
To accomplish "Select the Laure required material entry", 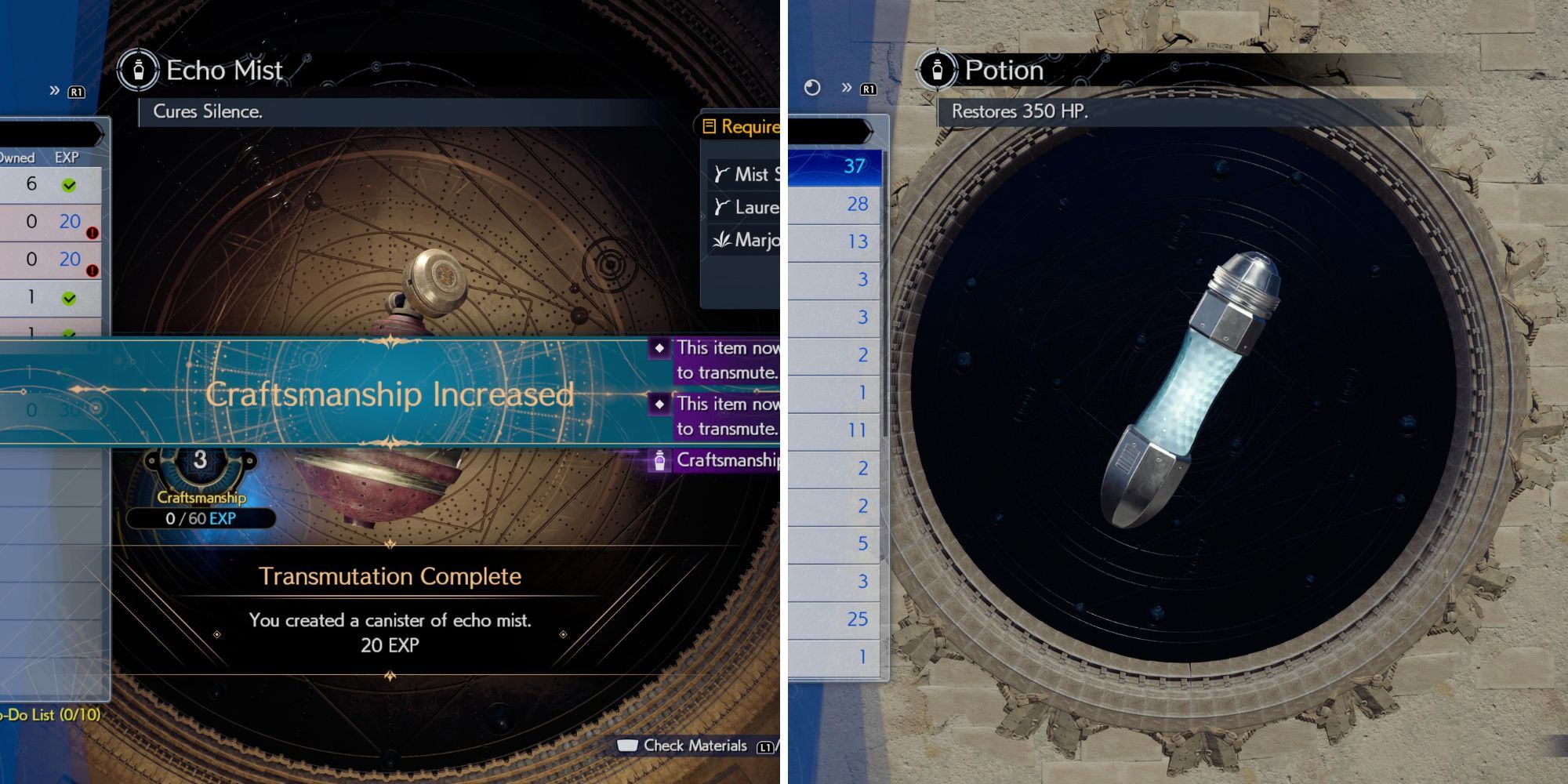I will click(x=745, y=207).
